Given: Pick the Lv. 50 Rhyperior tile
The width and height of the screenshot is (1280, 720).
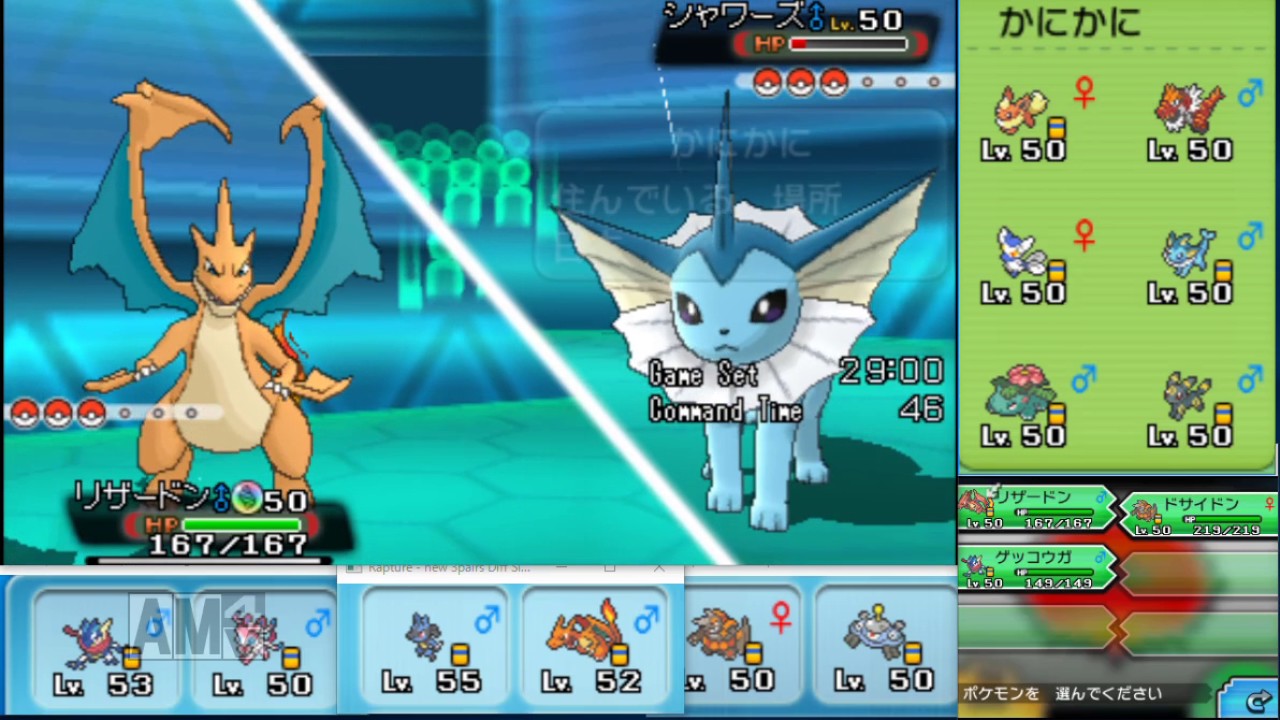Looking at the screenshot, I should (735, 645).
